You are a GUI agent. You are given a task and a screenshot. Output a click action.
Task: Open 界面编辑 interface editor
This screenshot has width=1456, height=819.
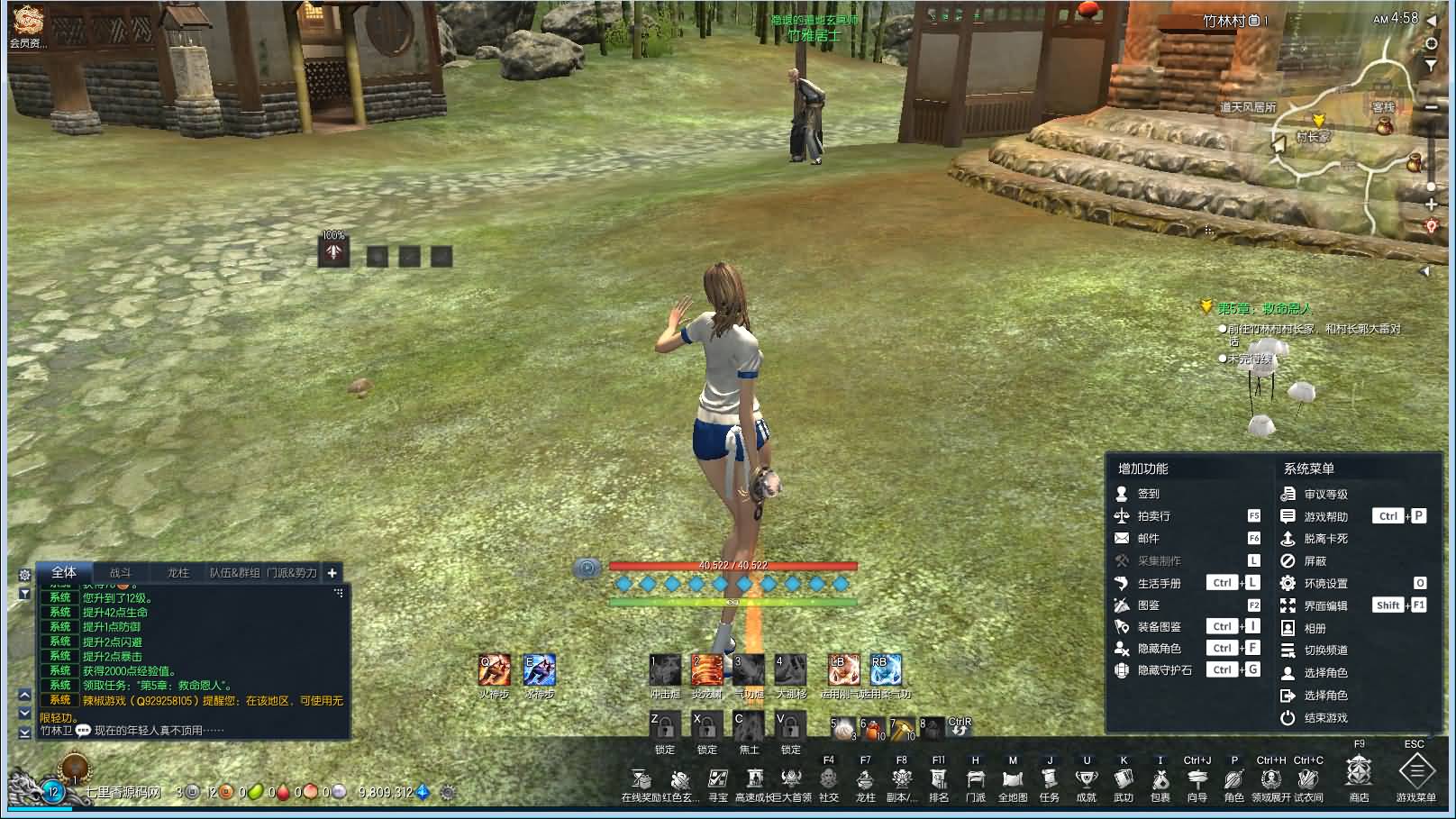(x=1325, y=605)
